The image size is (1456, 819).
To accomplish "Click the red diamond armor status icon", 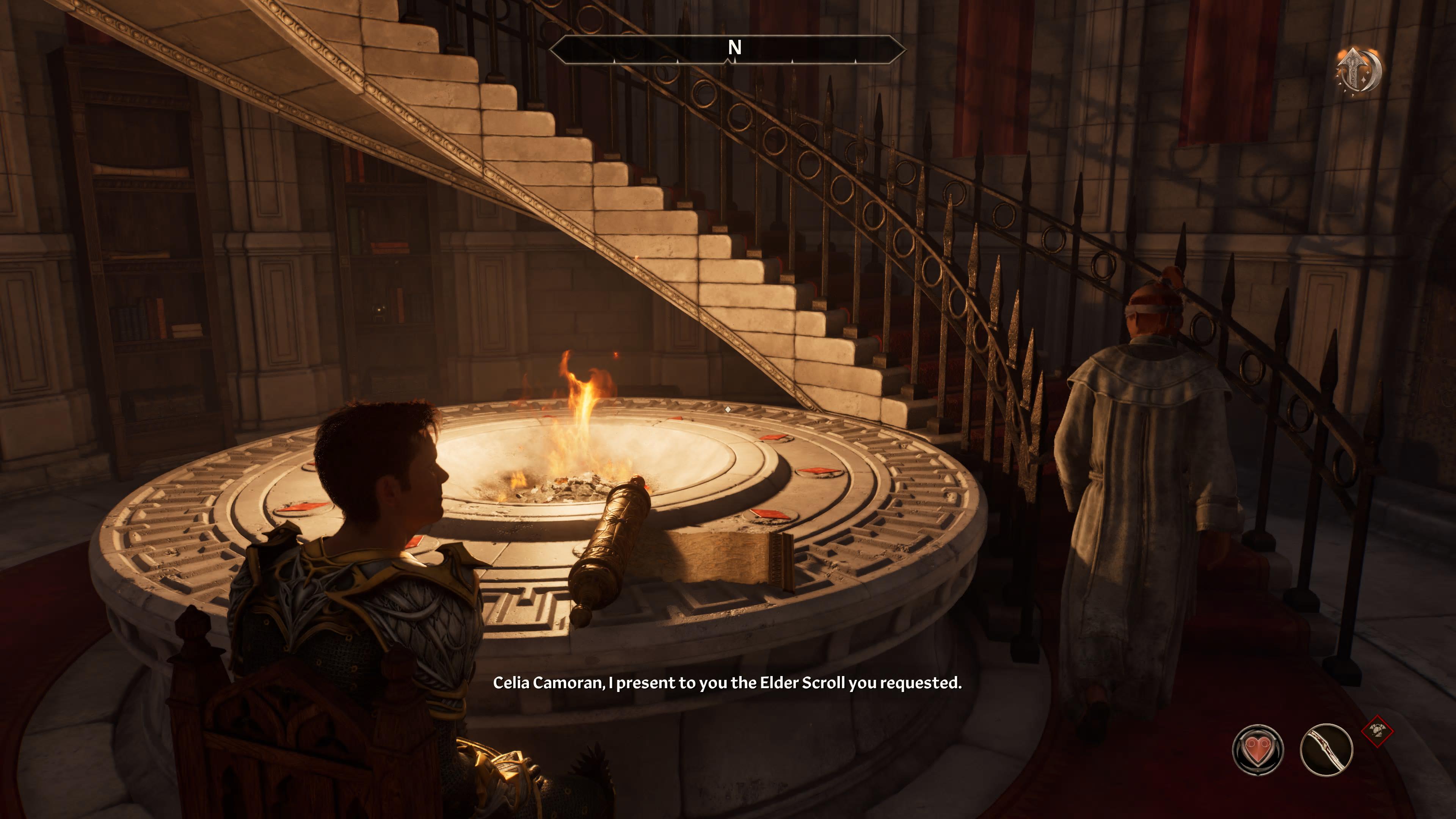I will point(1378,731).
